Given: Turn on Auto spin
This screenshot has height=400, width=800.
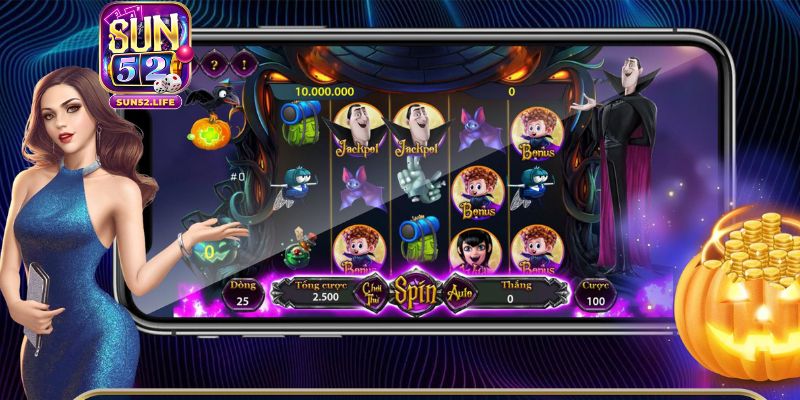Looking at the screenshot, I should click(460, 294).
